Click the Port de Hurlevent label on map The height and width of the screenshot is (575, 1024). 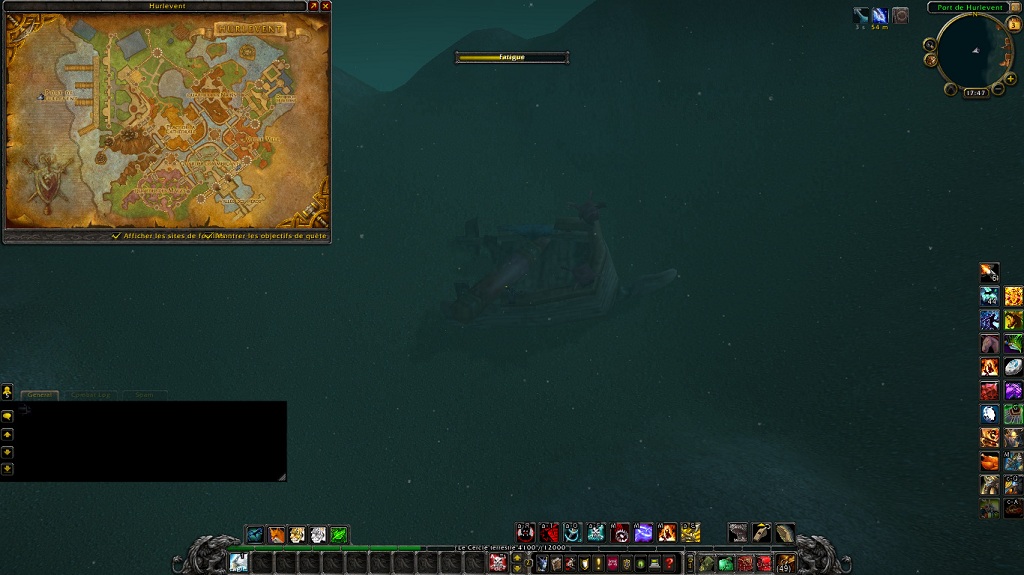tap(58, 95)
